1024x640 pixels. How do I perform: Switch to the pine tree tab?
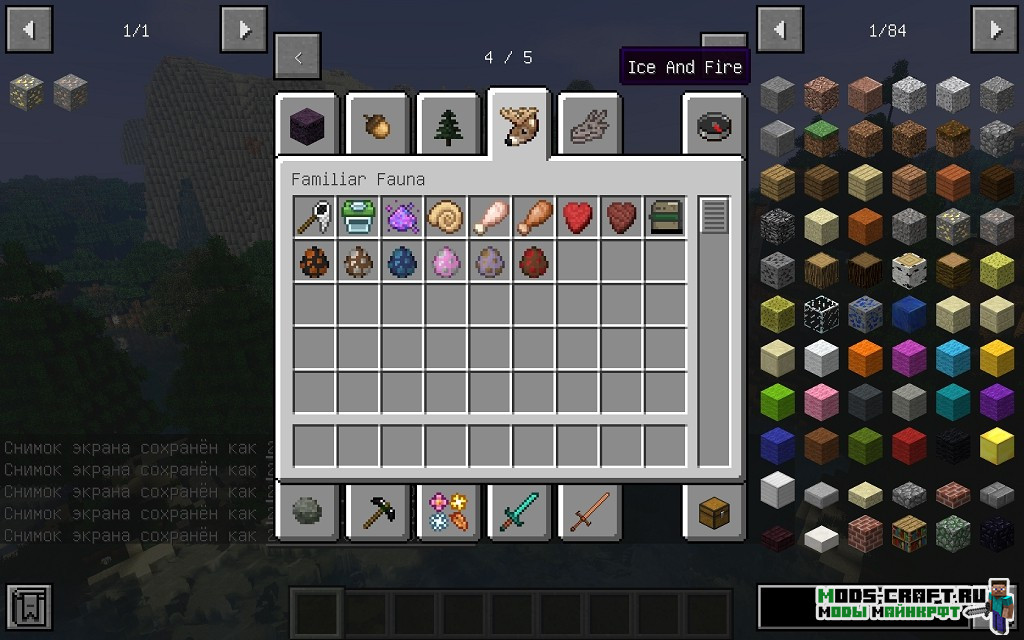(x=447, y=125)
